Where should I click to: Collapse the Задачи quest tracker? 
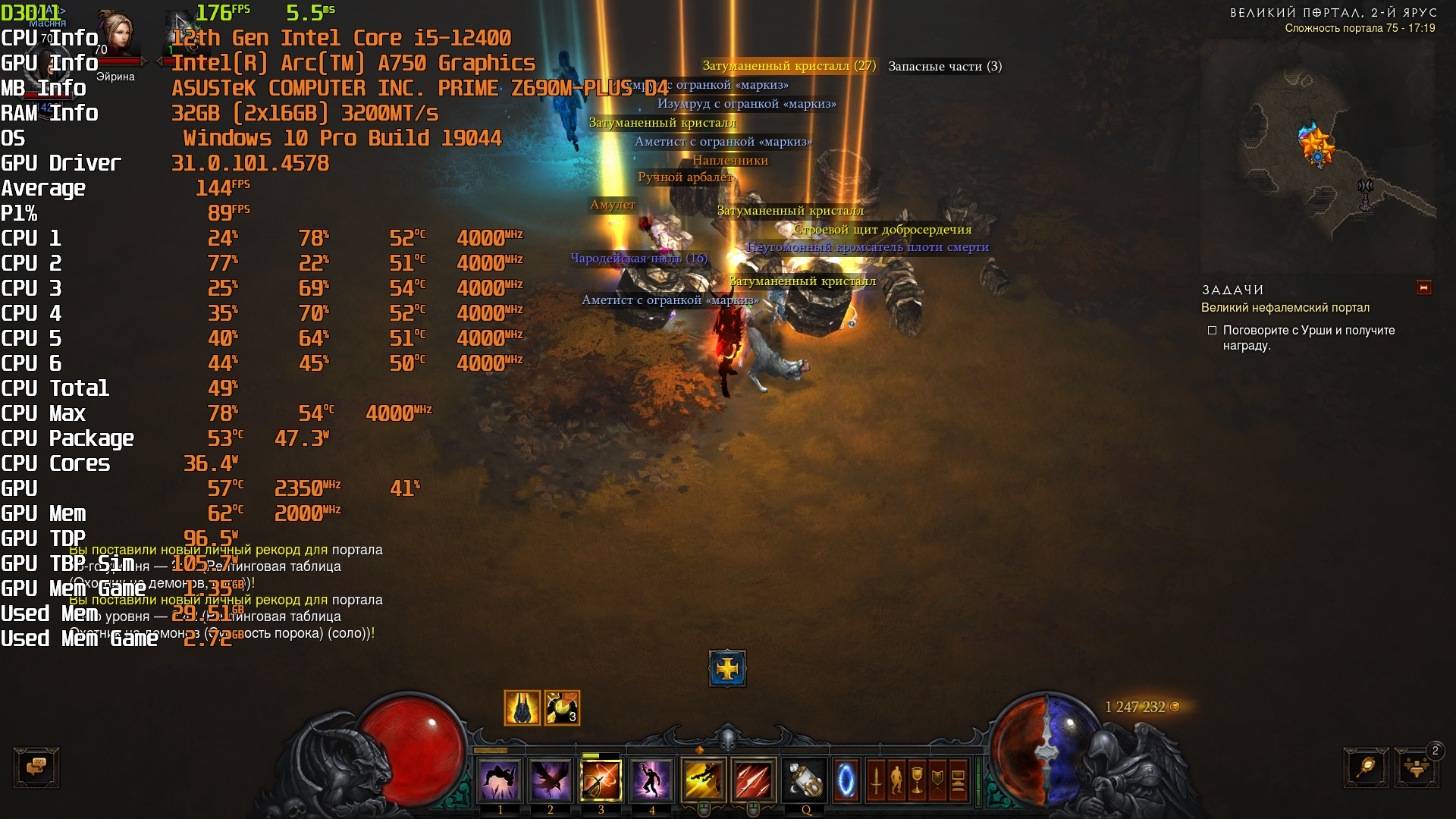click(1423, 287)
